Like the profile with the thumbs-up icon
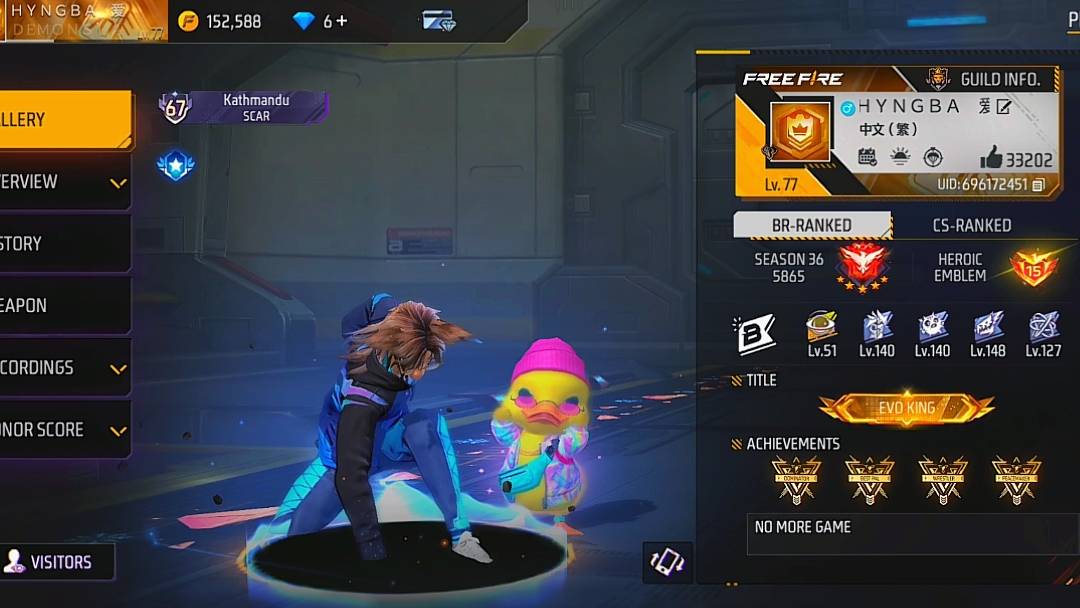The width and height of the screenshot is (1080, 608). 991,158
